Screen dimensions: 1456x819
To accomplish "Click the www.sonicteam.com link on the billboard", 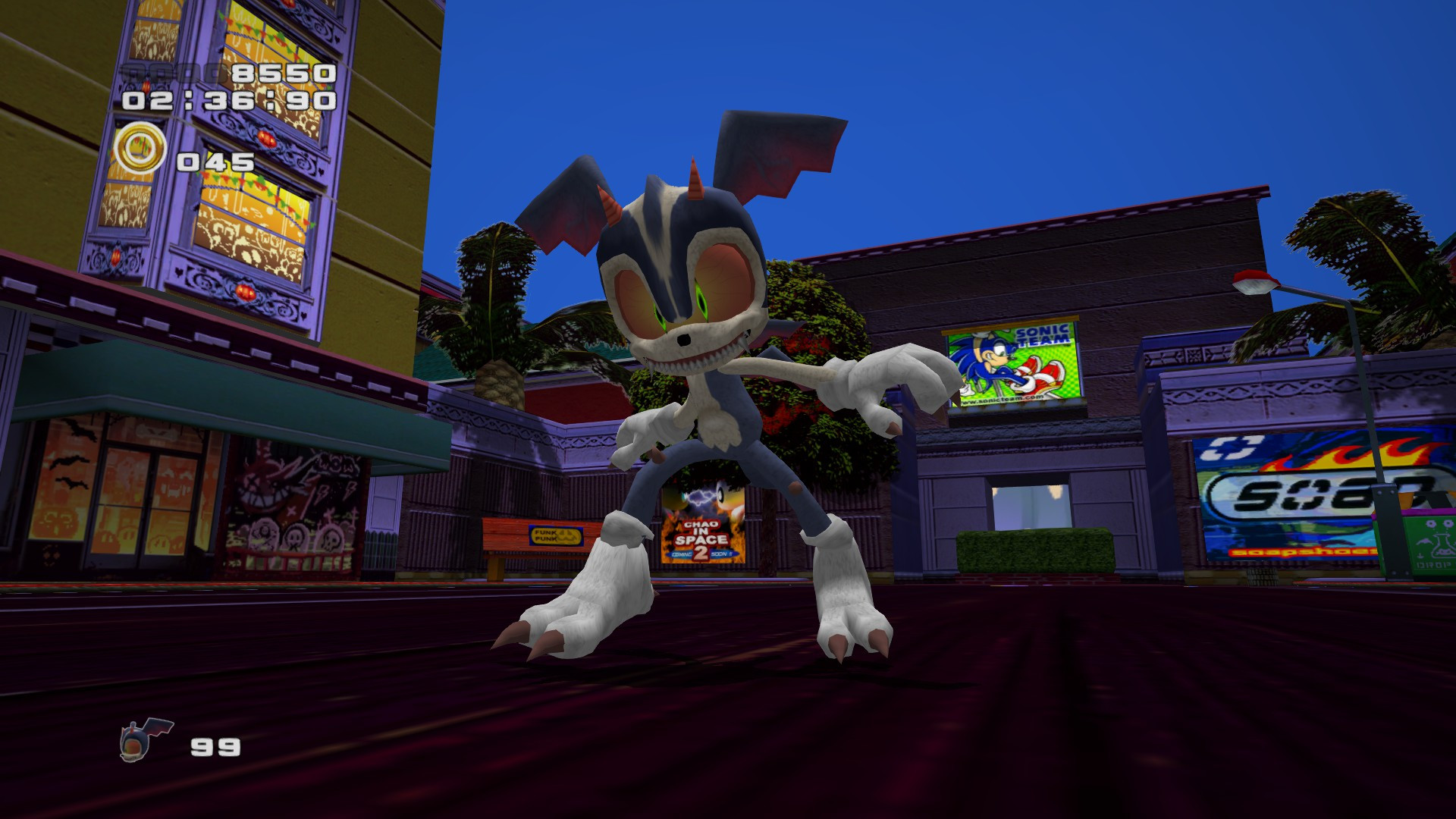I will pyautogui.click(x=999, y=399).
